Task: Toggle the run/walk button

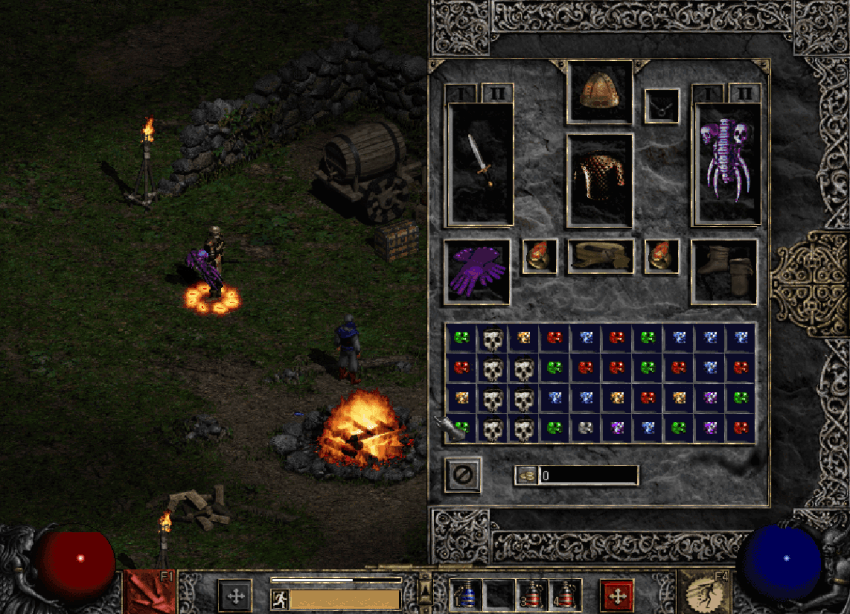Action: coord(281,599)
